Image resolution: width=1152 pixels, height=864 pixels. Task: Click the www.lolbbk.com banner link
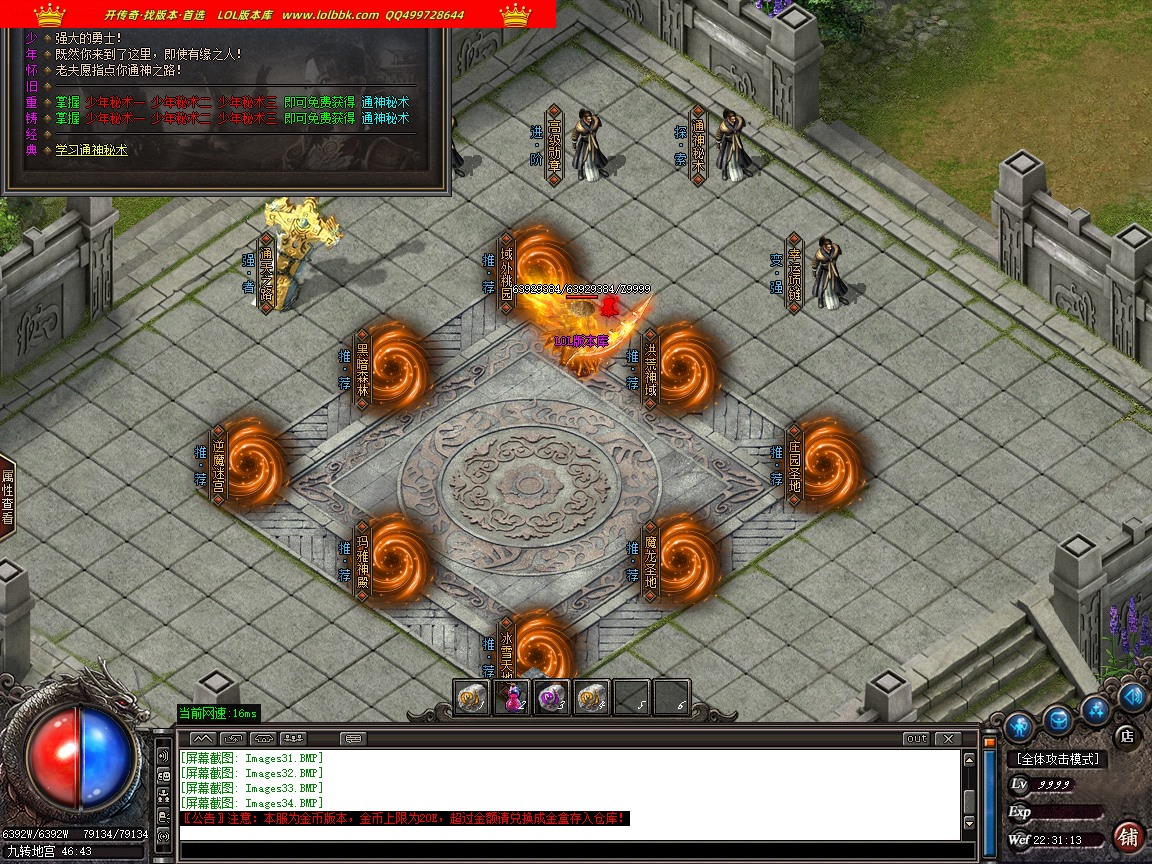[x=330, y=15]
